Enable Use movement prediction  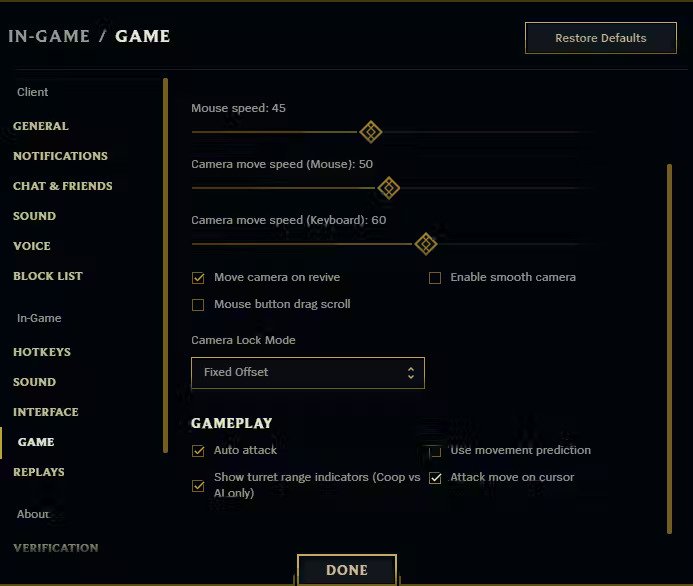coord(435,451)
